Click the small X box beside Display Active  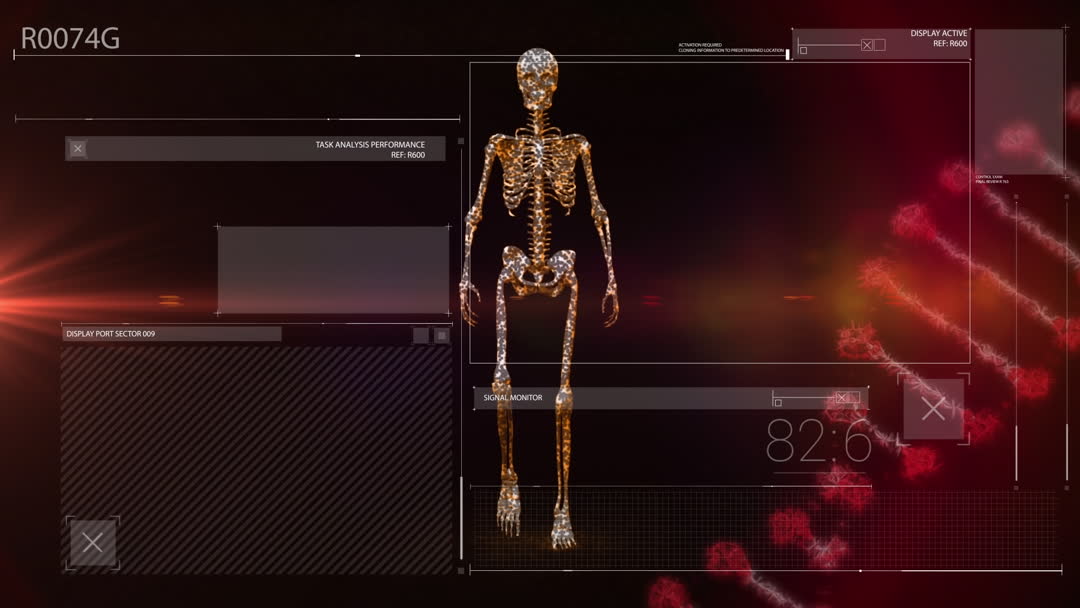pos(867,45)
